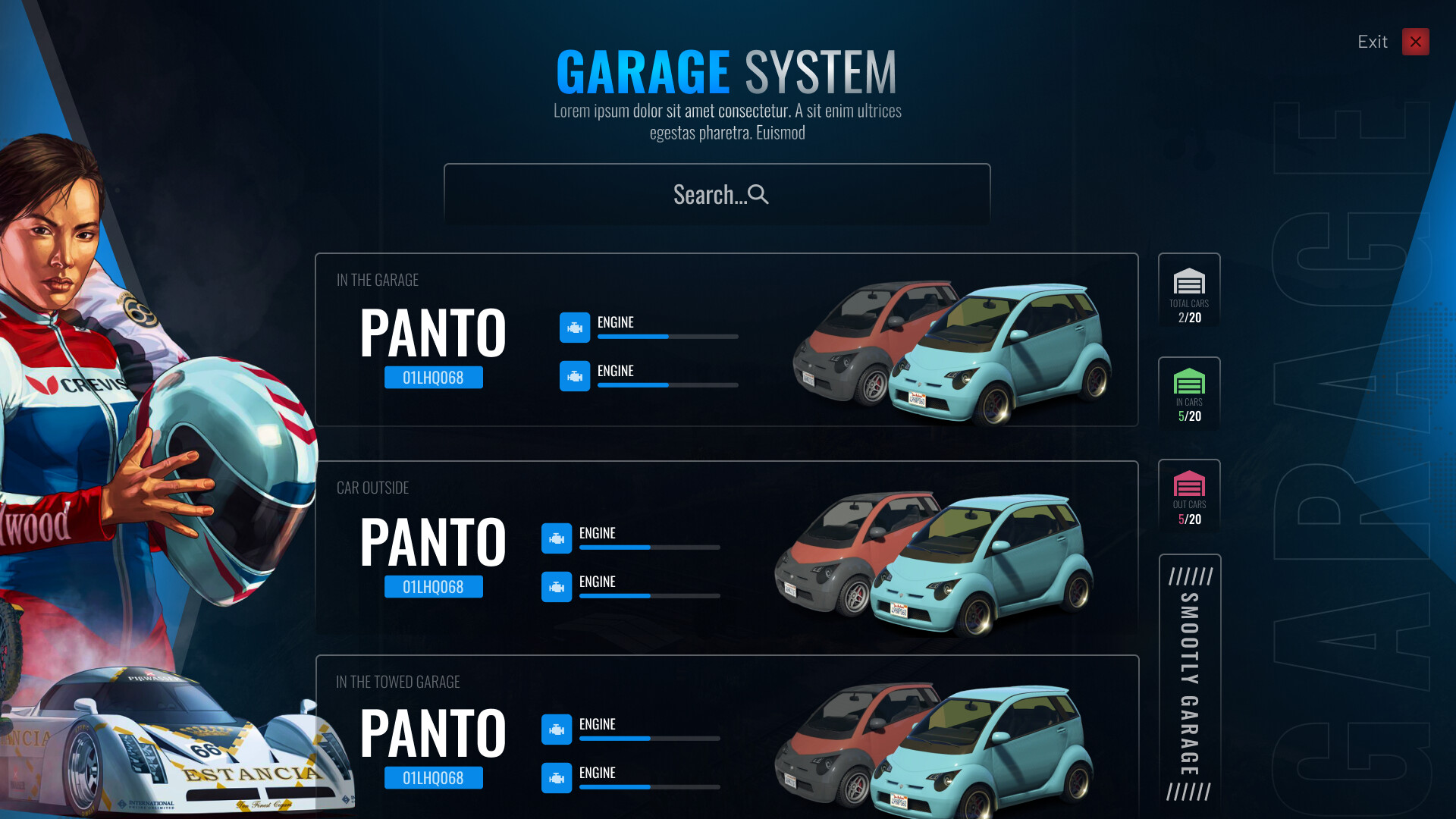Select the second engine icon under PANTO in garage
The image size is (1456, 819).
[x=576, y=377]
